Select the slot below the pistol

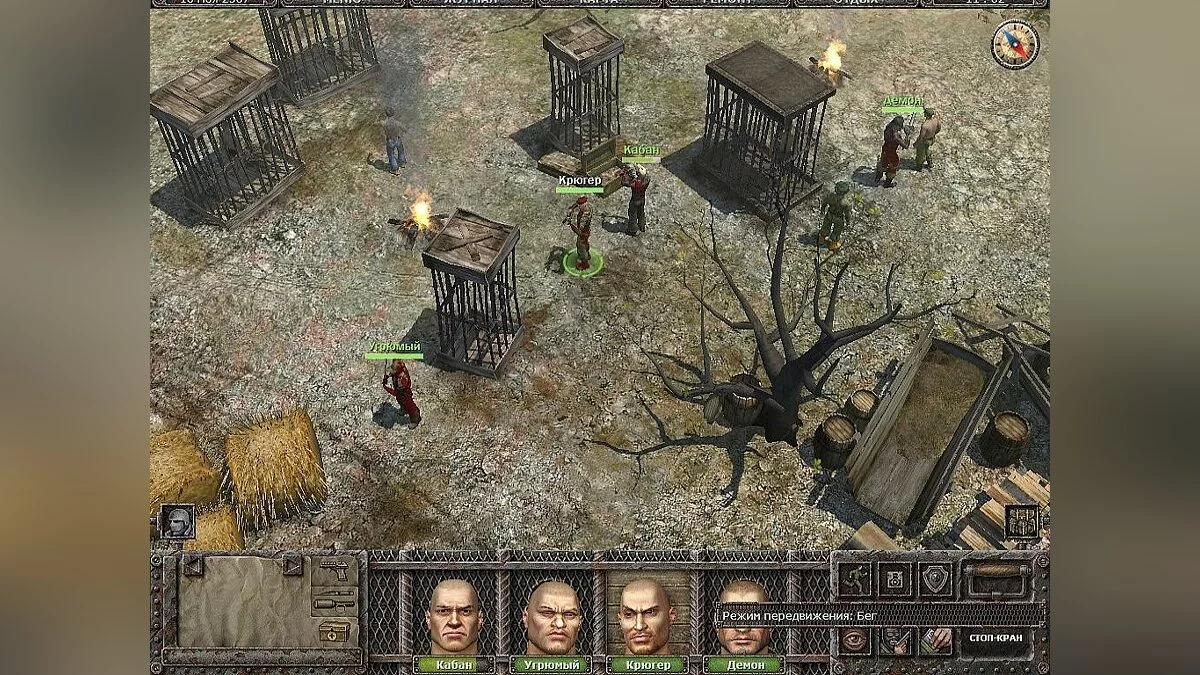[x=334, y=603]
